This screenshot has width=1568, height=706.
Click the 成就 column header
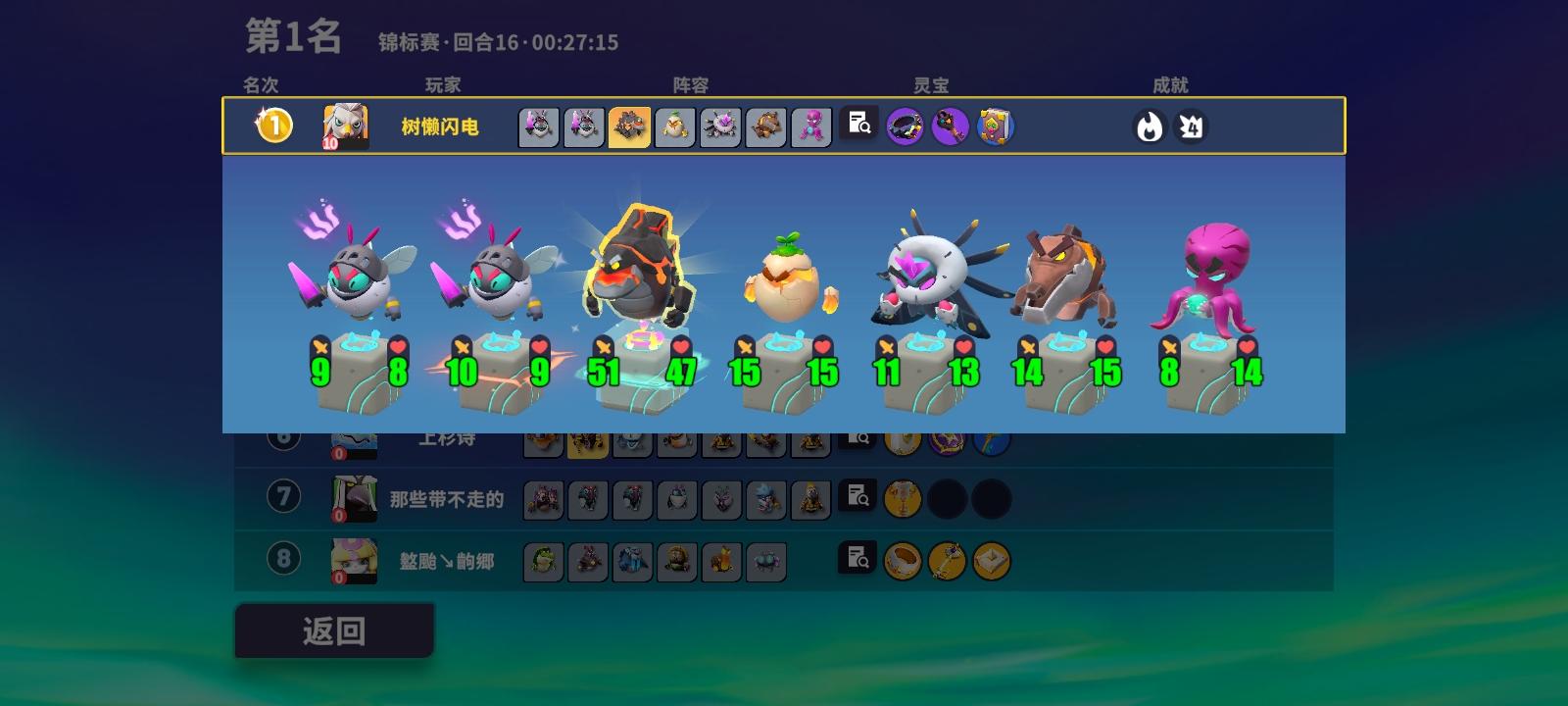[x=1166, y=86]
